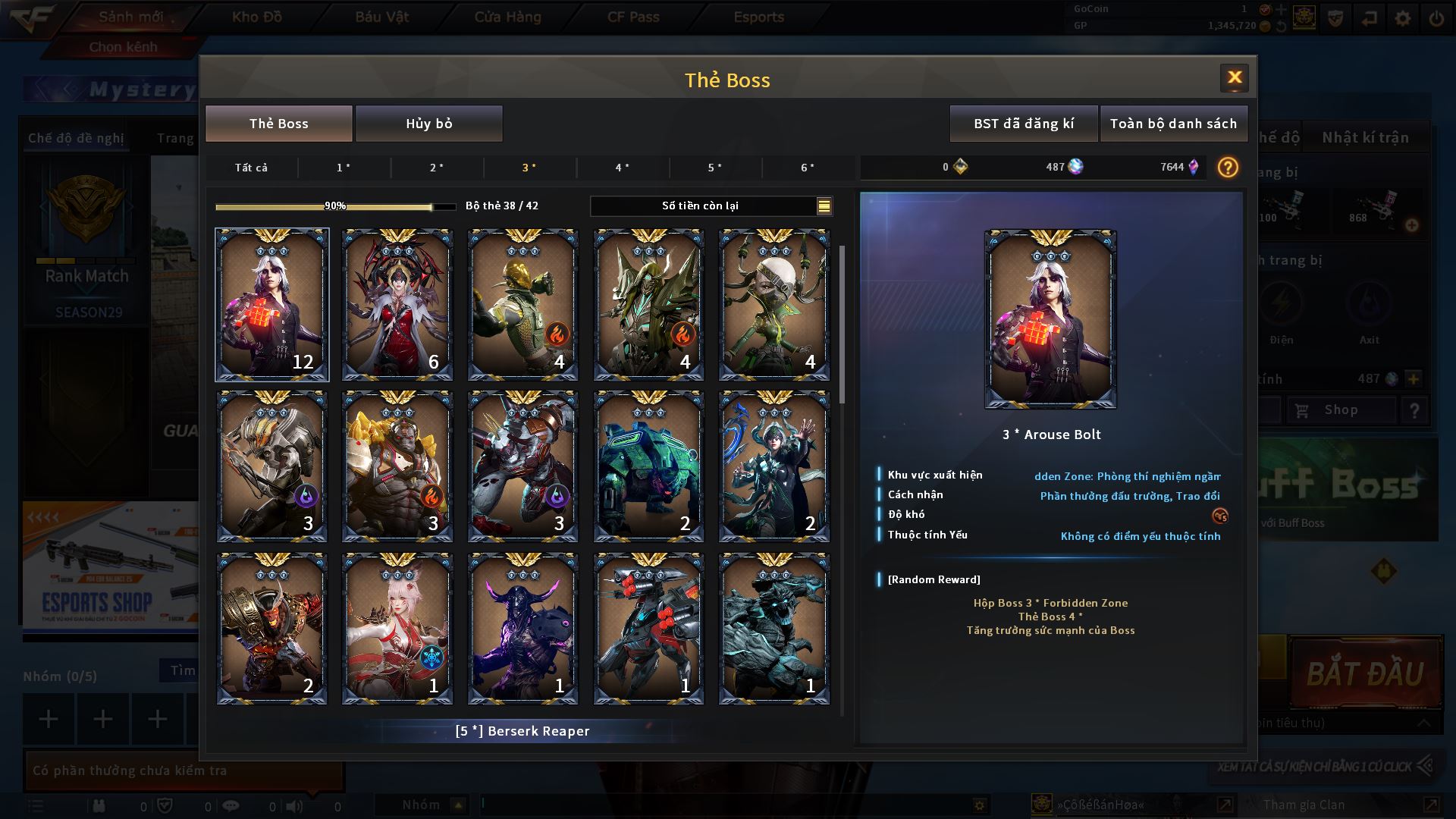The height and width of the screenshot is (819, 1456).
Task: Open the question mark help icon
Action: (x=1228, y=167)
